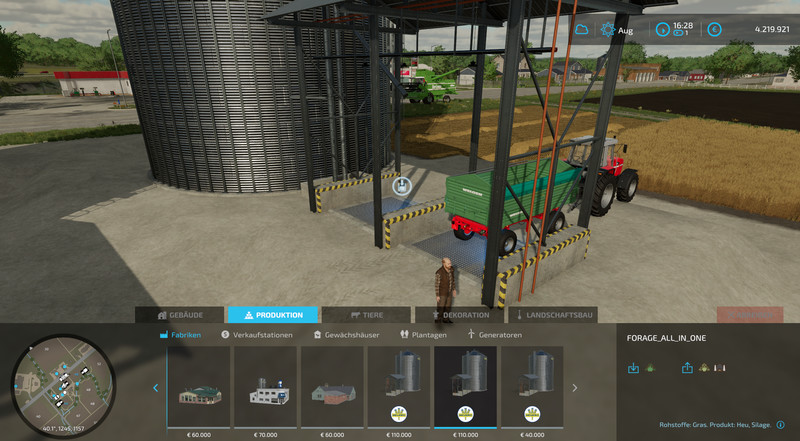Open the Tiere category tab

[366, 315]
